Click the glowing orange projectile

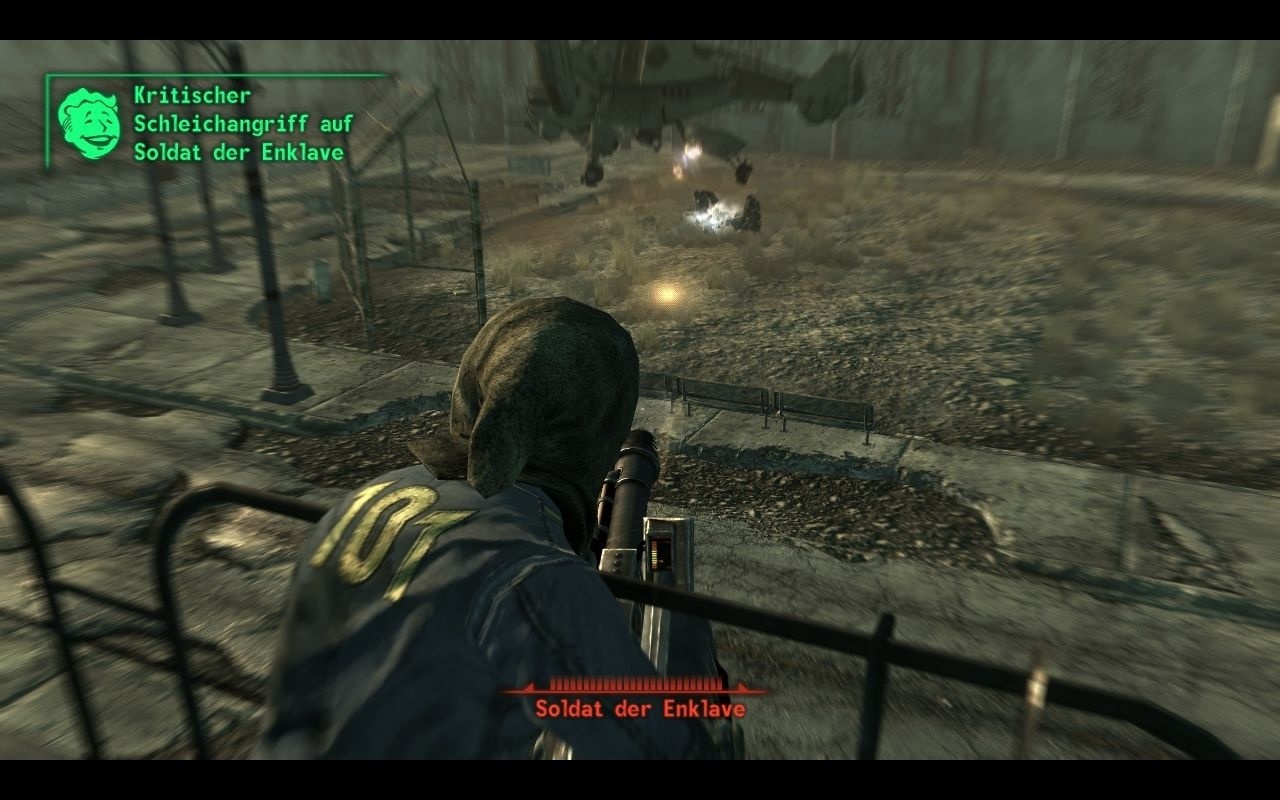pos(666,295)
